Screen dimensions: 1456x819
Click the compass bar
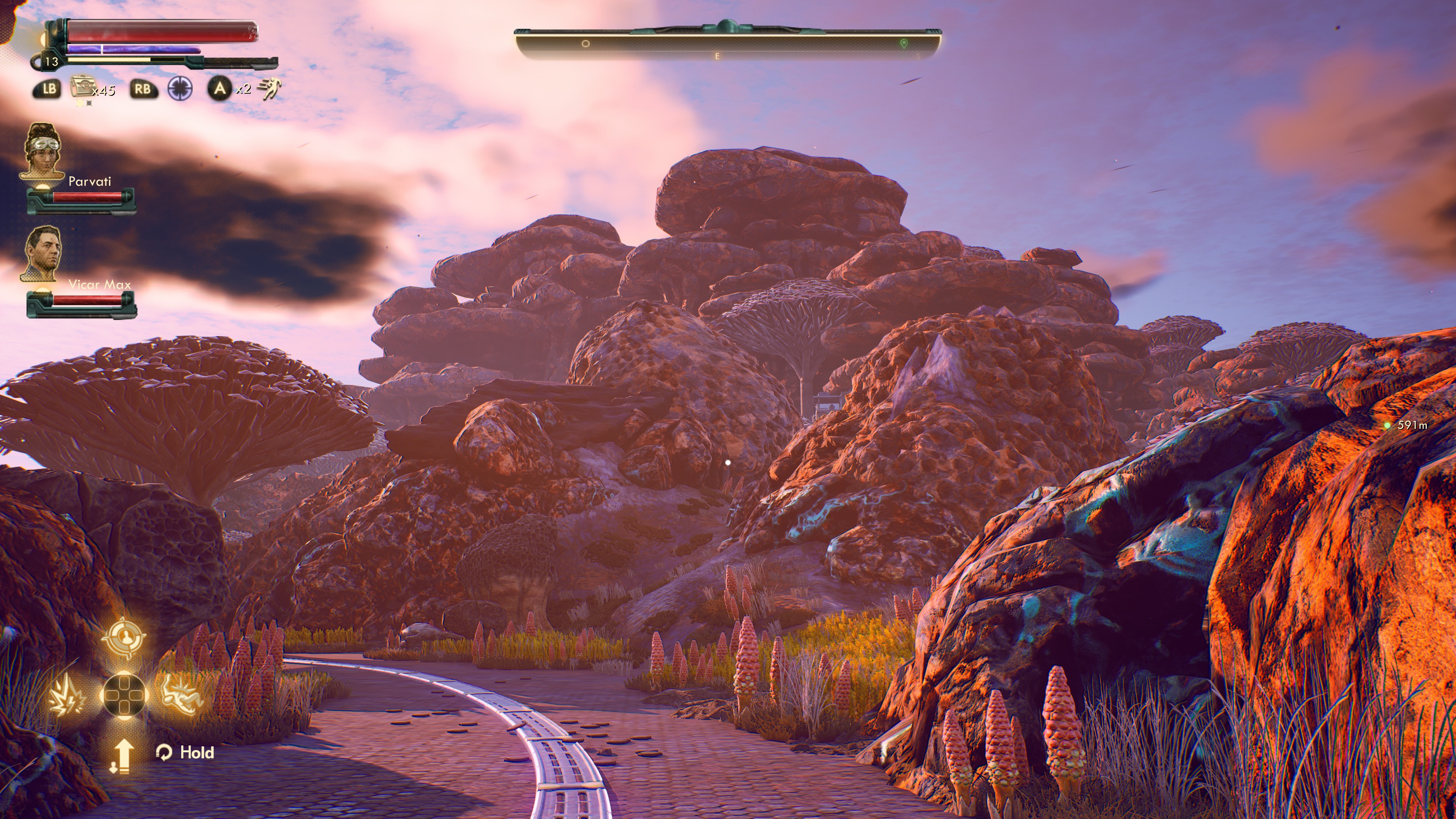(x=728, y=44)
